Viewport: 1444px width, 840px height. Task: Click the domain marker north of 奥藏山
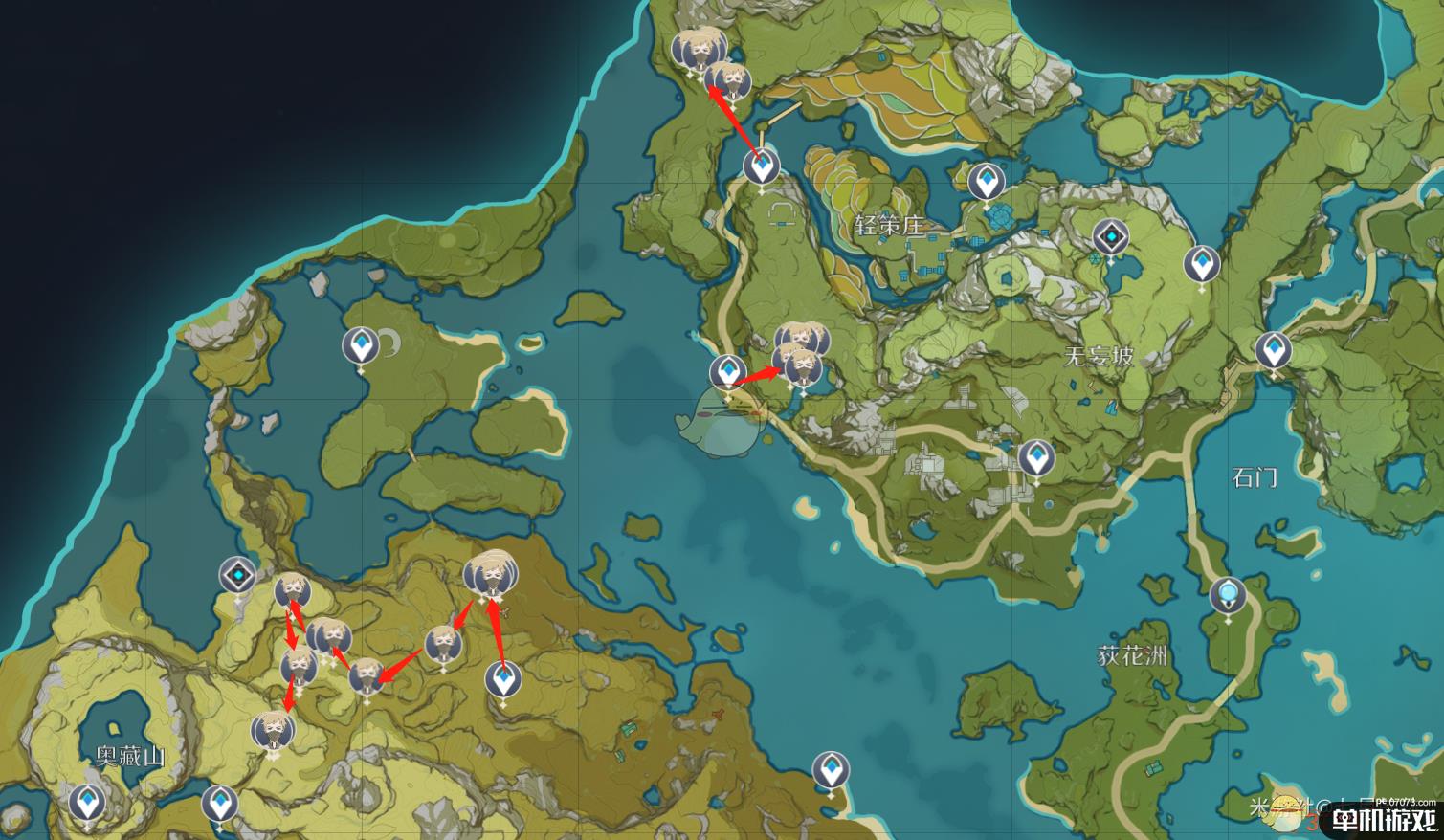pyautogui.click(x=236, y=576)
